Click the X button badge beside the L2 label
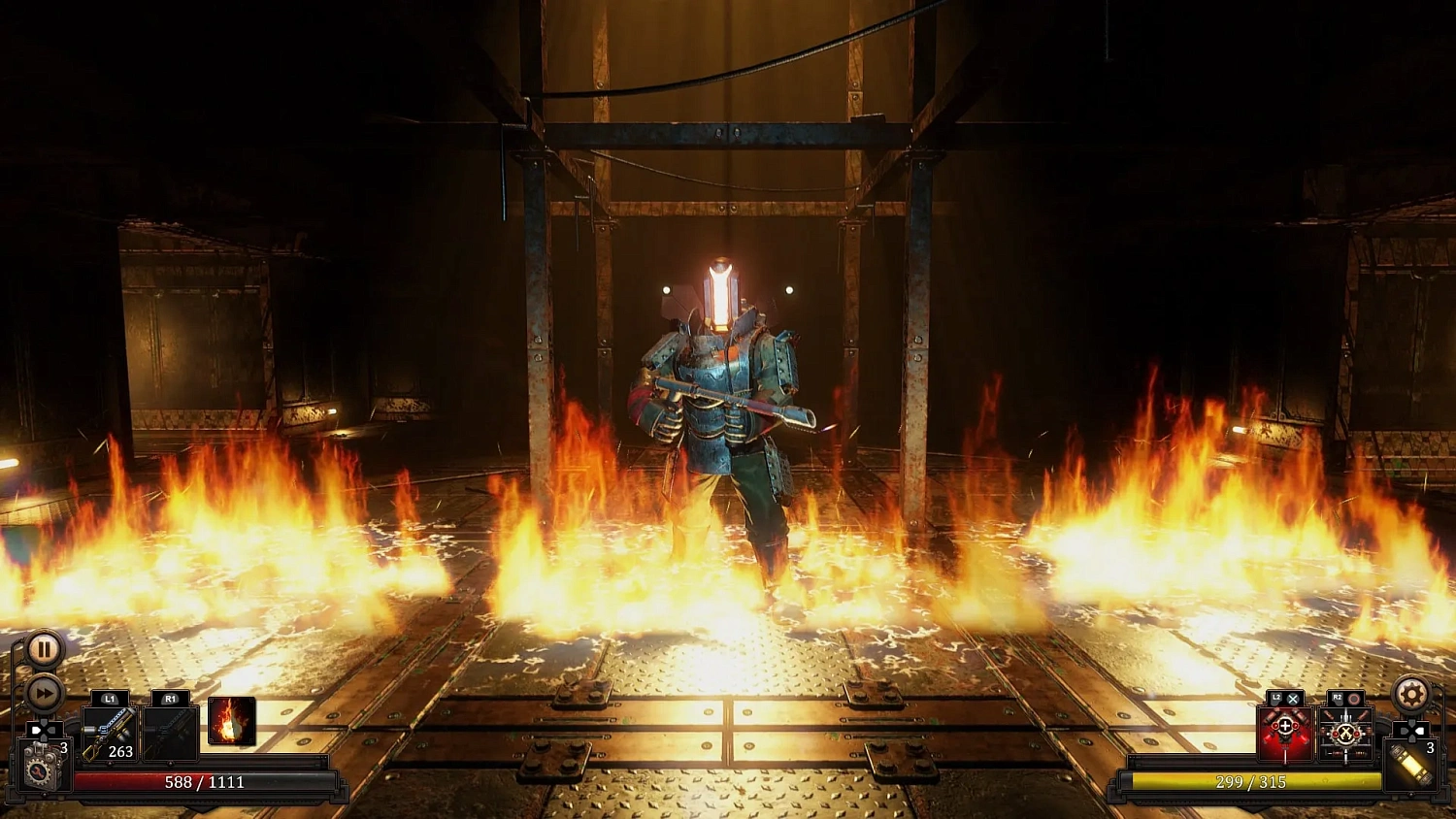Viewport: 1456px width, 819px height. 1293,698
